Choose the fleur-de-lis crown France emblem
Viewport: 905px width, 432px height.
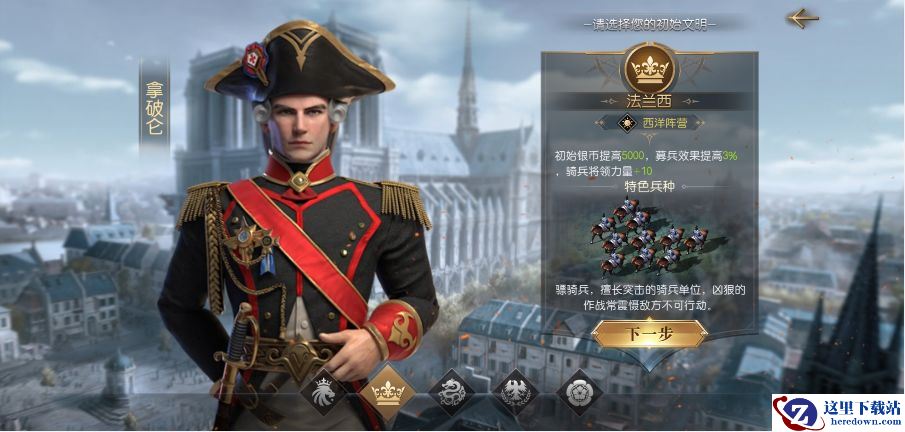pyautogui.click(x=387, y=391)
